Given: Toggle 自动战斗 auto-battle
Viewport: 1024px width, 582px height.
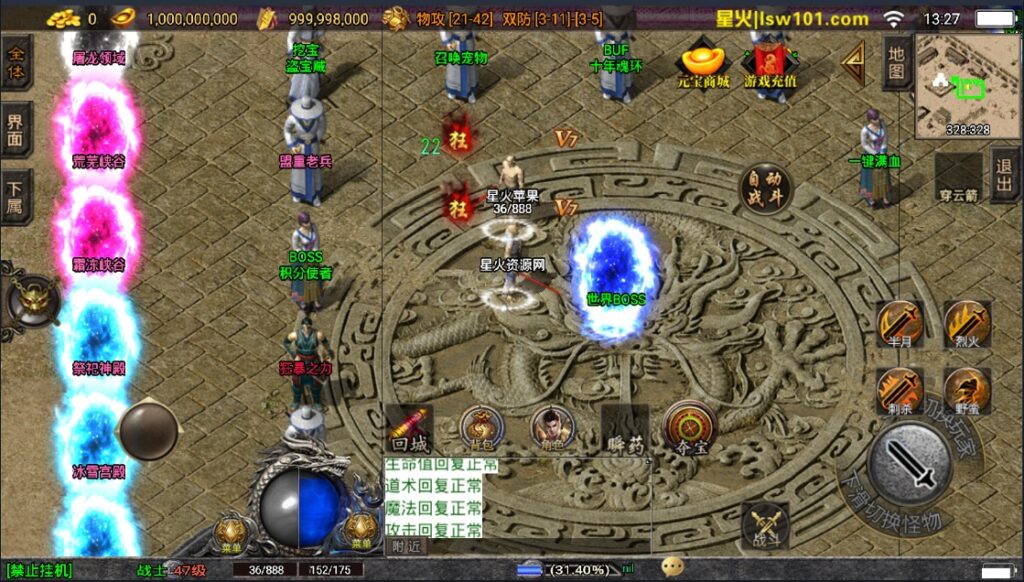Looking at the screenshot, I should pyautogui.click(x=765, y=188).
